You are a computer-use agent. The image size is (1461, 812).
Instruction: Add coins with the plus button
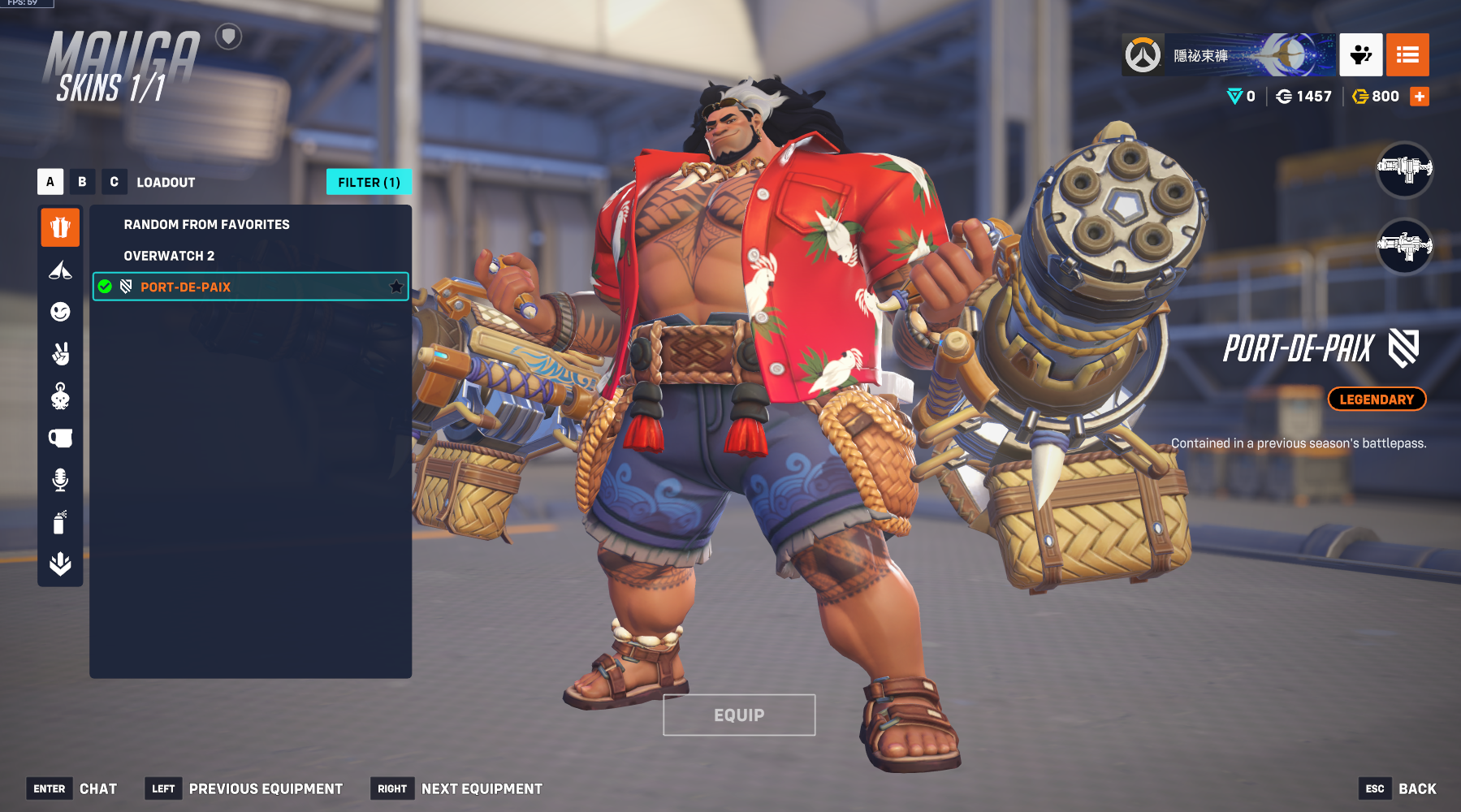pyautogui.click(x=1420, y=97)
